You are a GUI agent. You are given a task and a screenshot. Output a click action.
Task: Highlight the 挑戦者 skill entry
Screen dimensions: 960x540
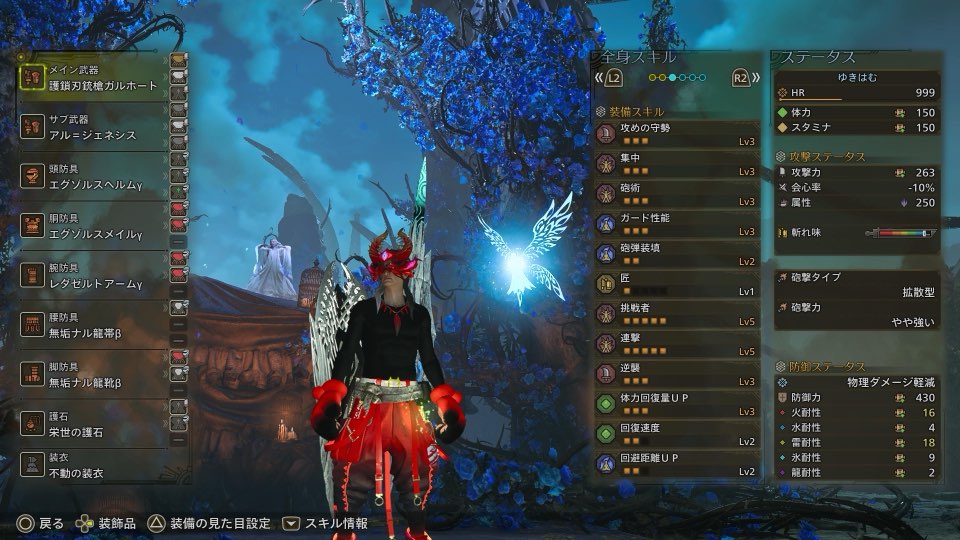(x=676, y=314)
